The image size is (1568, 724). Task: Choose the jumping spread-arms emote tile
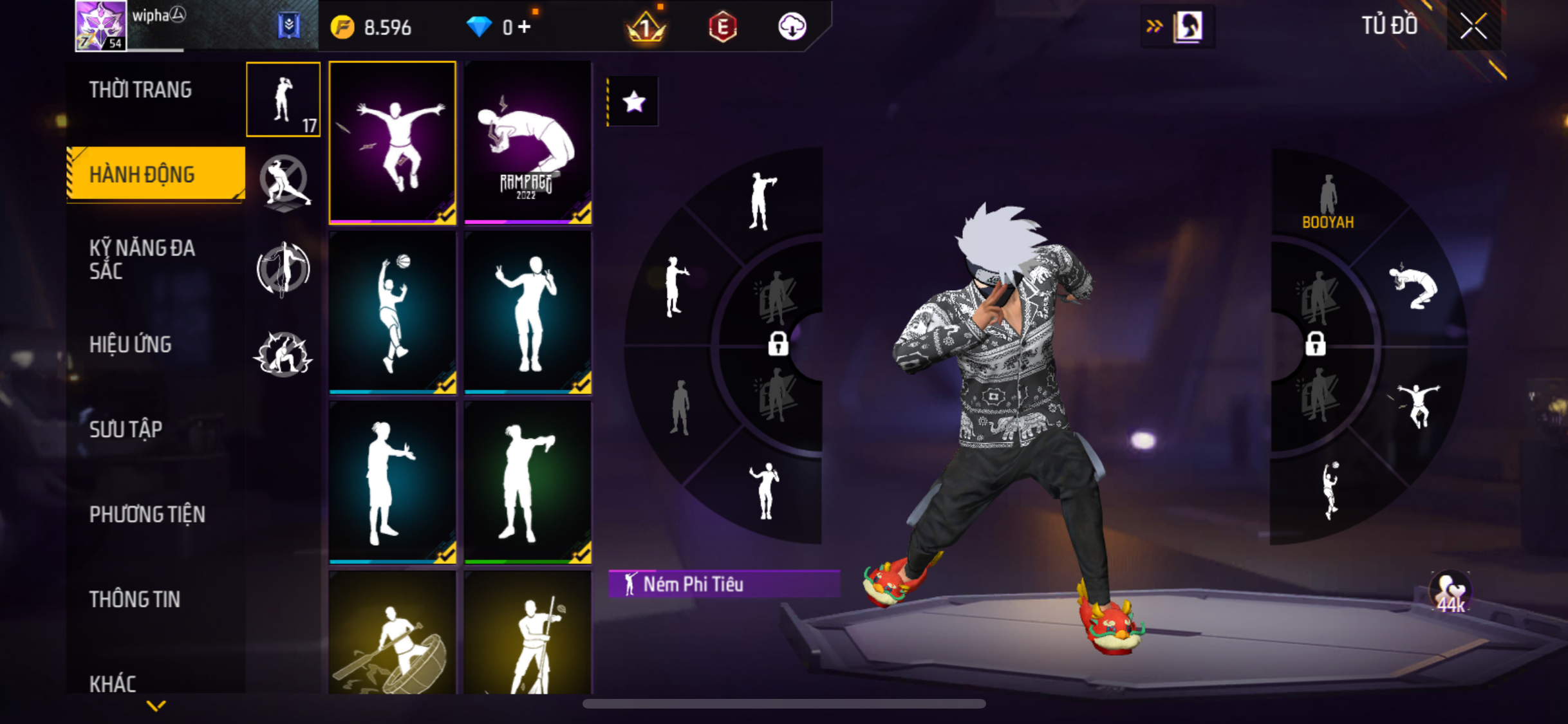[x=393, y=142]
